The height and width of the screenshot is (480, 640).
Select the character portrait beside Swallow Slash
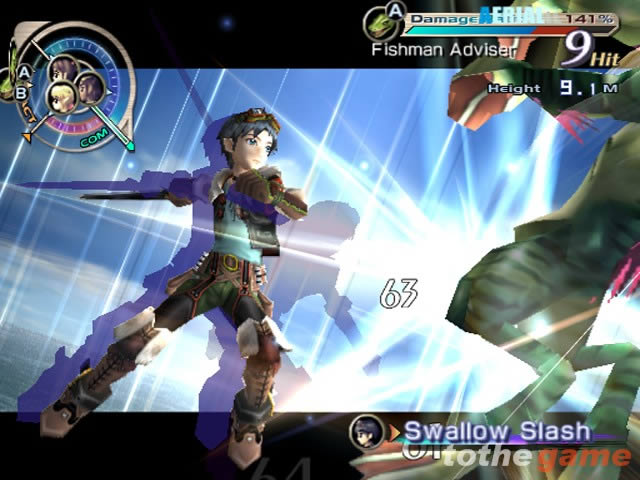coord(368,432)
